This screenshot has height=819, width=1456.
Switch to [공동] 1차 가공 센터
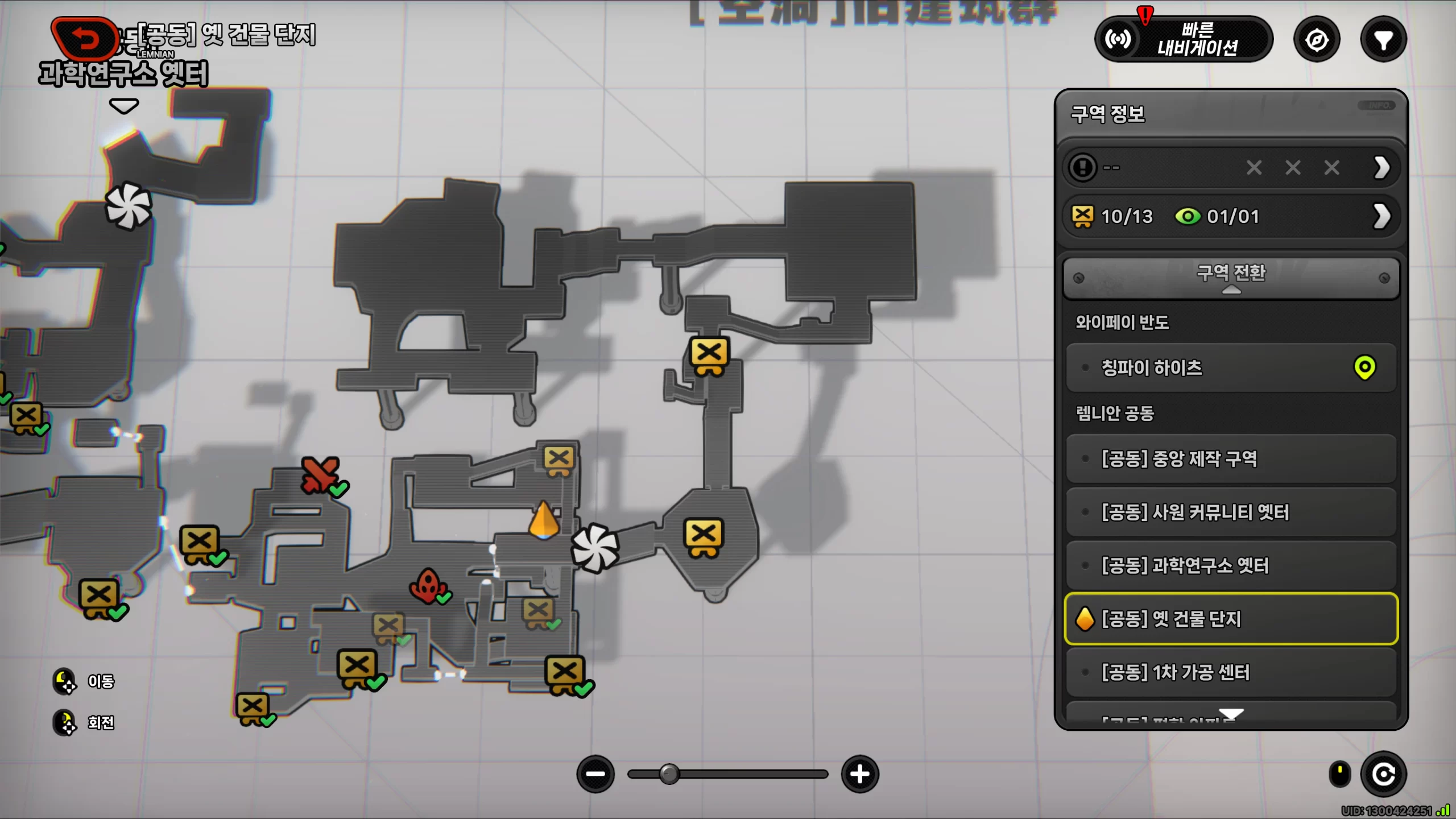1231,672
